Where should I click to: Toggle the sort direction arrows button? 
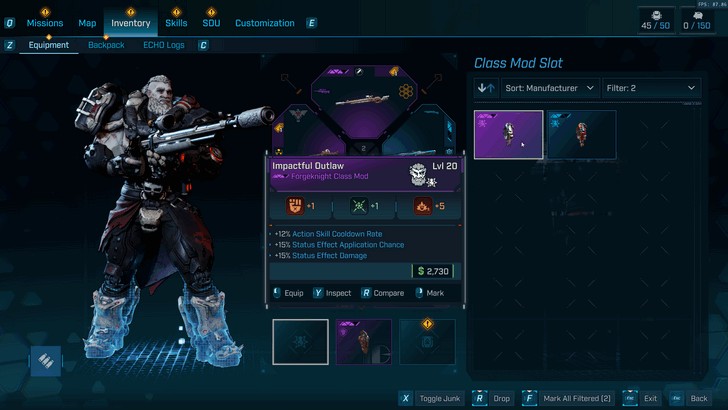[487, 88]
